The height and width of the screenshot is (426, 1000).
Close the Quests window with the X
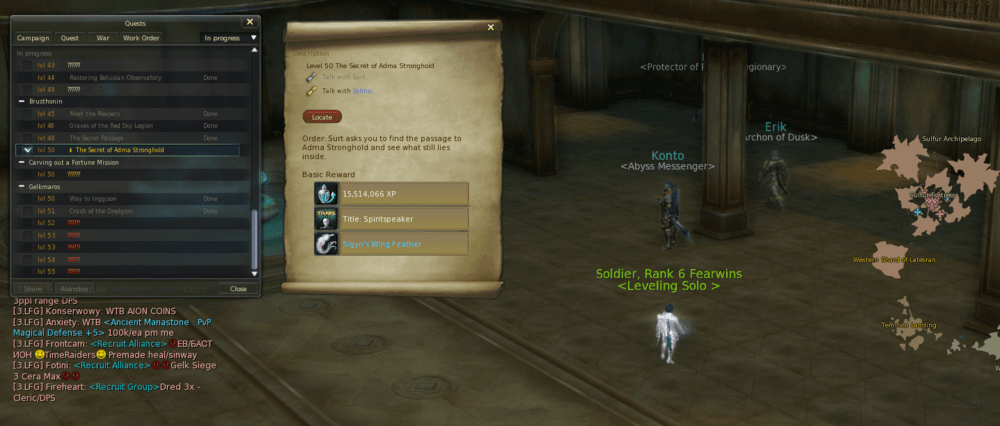pyautogui.click(x=249, y=20)
